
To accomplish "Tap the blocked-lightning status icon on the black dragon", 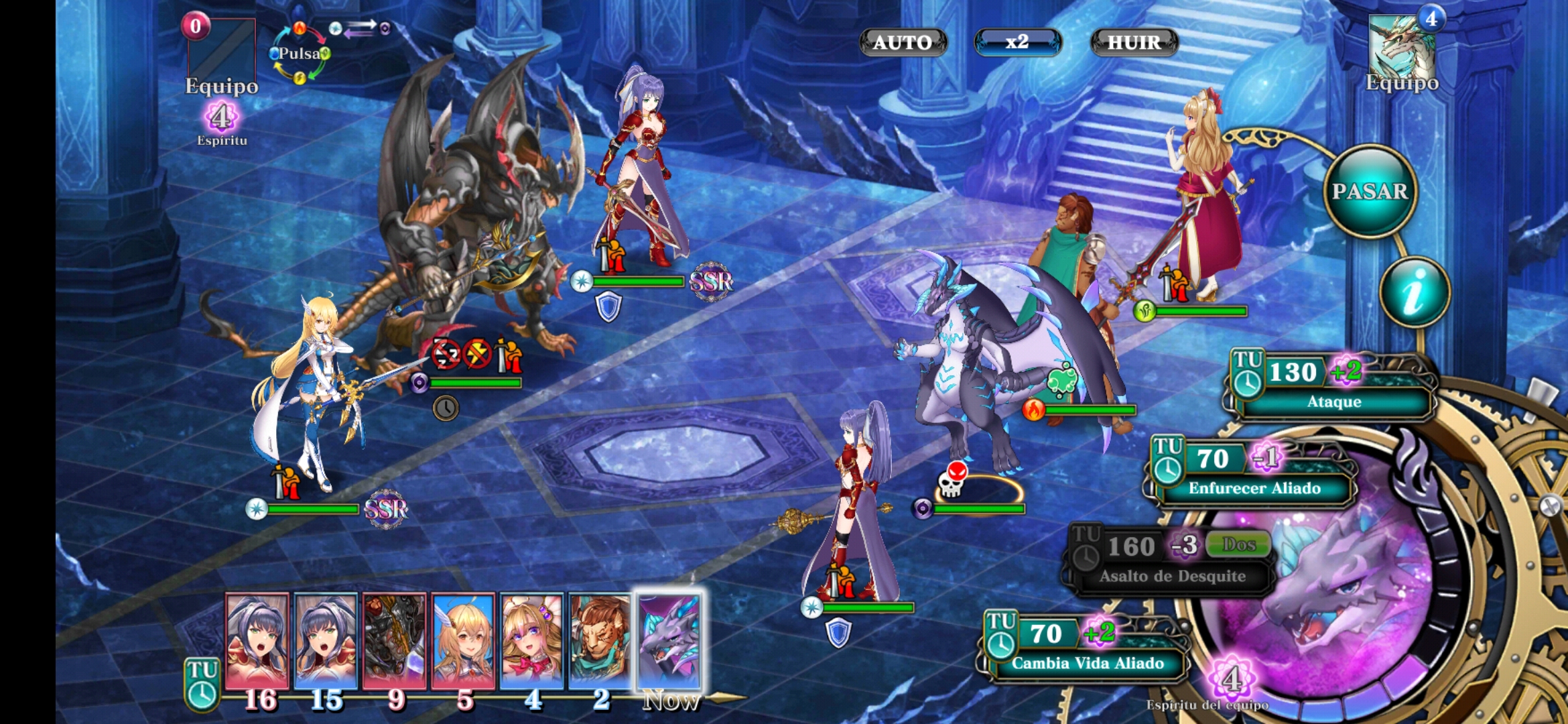I will point(477,354).
